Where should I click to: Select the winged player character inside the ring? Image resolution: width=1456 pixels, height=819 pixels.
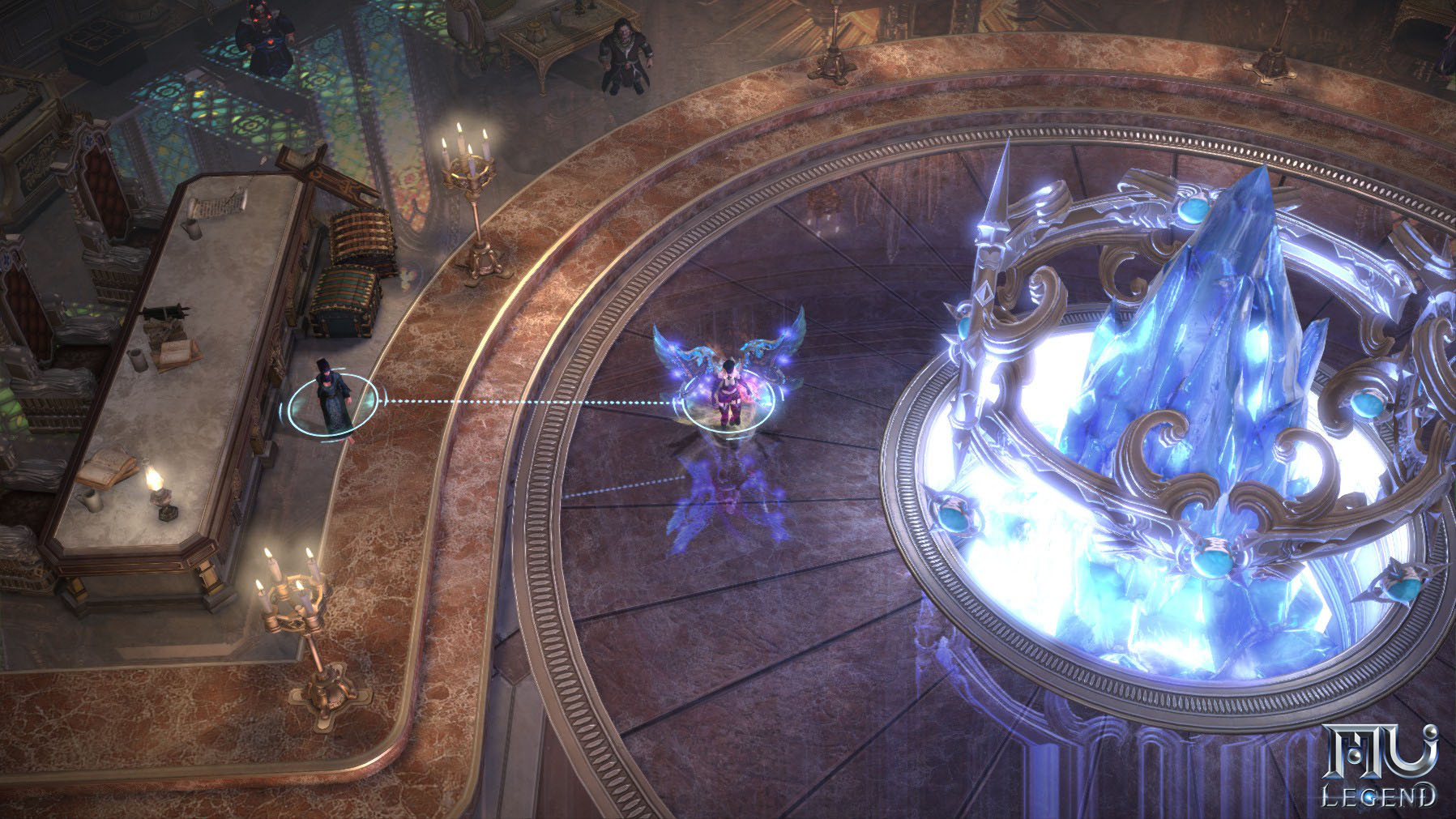(x=725, y=393)
